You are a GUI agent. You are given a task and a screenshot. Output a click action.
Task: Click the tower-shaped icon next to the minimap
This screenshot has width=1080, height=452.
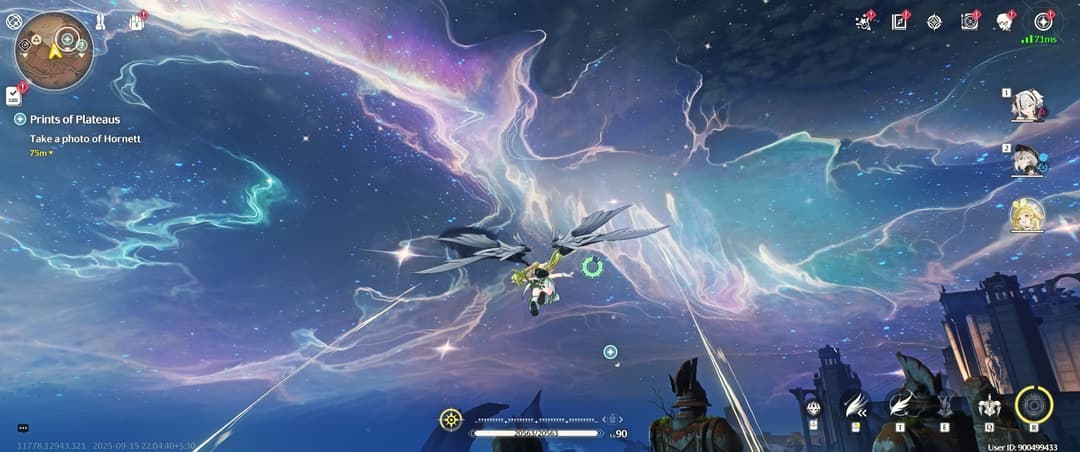pyautogui.click(x=101, y=20)
